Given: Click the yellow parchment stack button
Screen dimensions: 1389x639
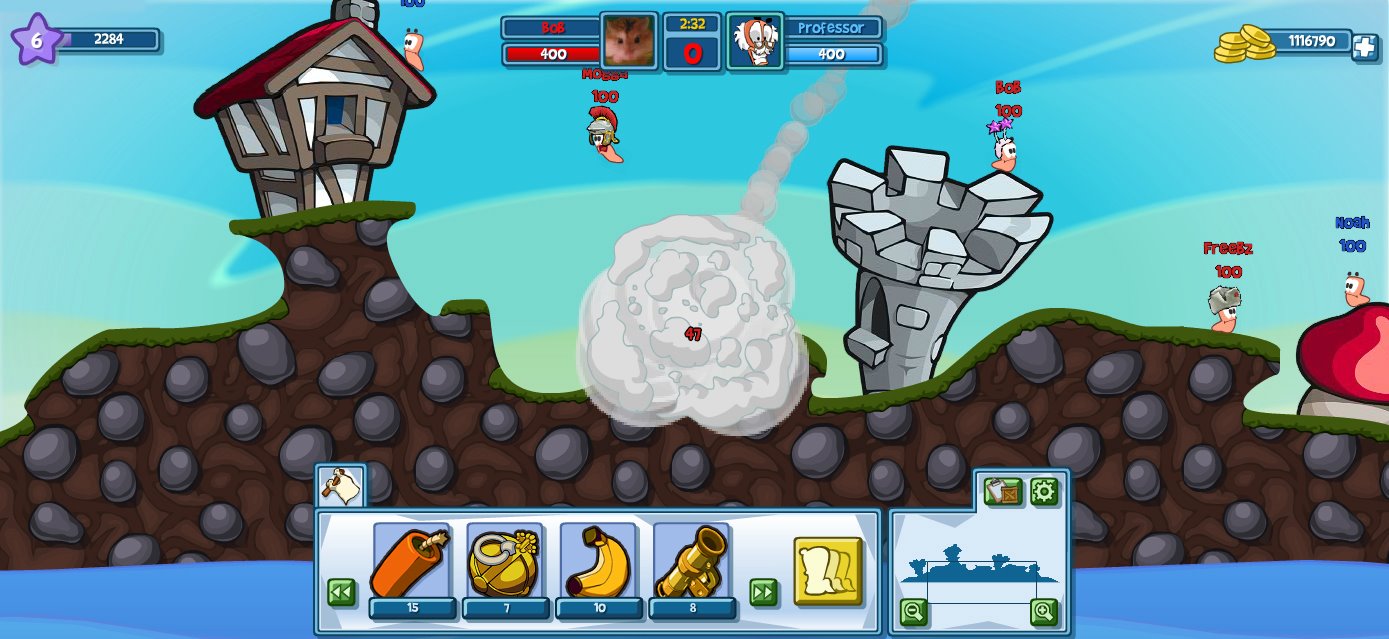Looking at the screenshot, I should click(x=827, y=571).
